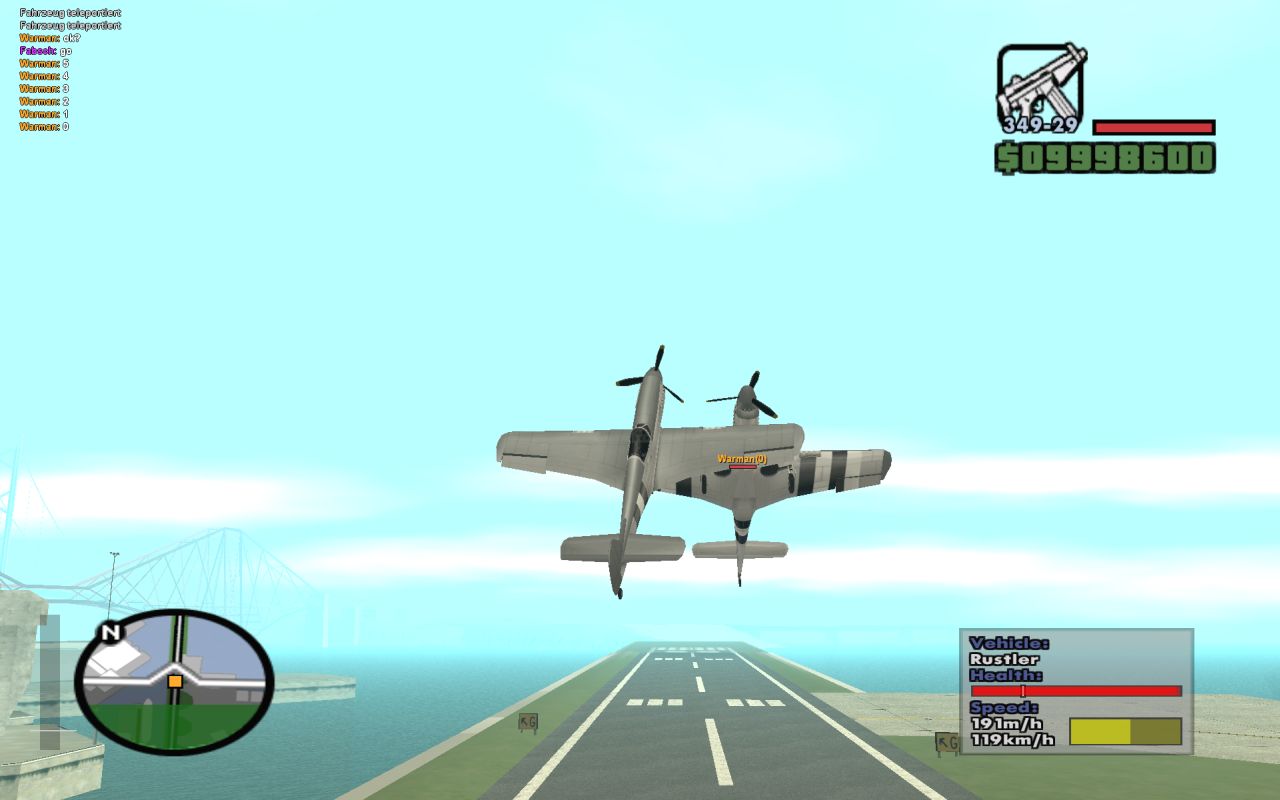Click Fabook's "go" chat message
Viewport: 1280px width, 800px height.
(45, 50)
